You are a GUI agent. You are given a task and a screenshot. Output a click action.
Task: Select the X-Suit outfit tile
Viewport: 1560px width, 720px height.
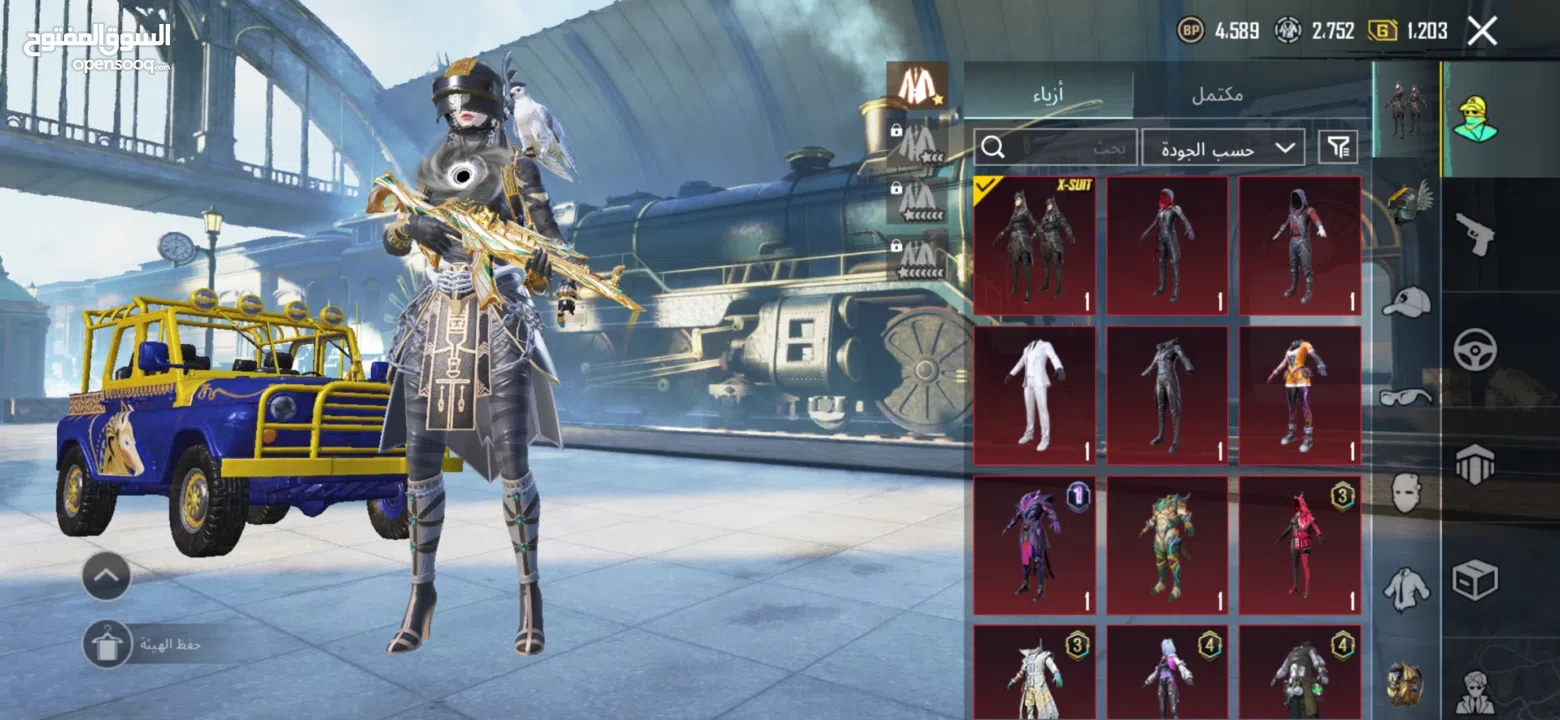click(1034, 246)
